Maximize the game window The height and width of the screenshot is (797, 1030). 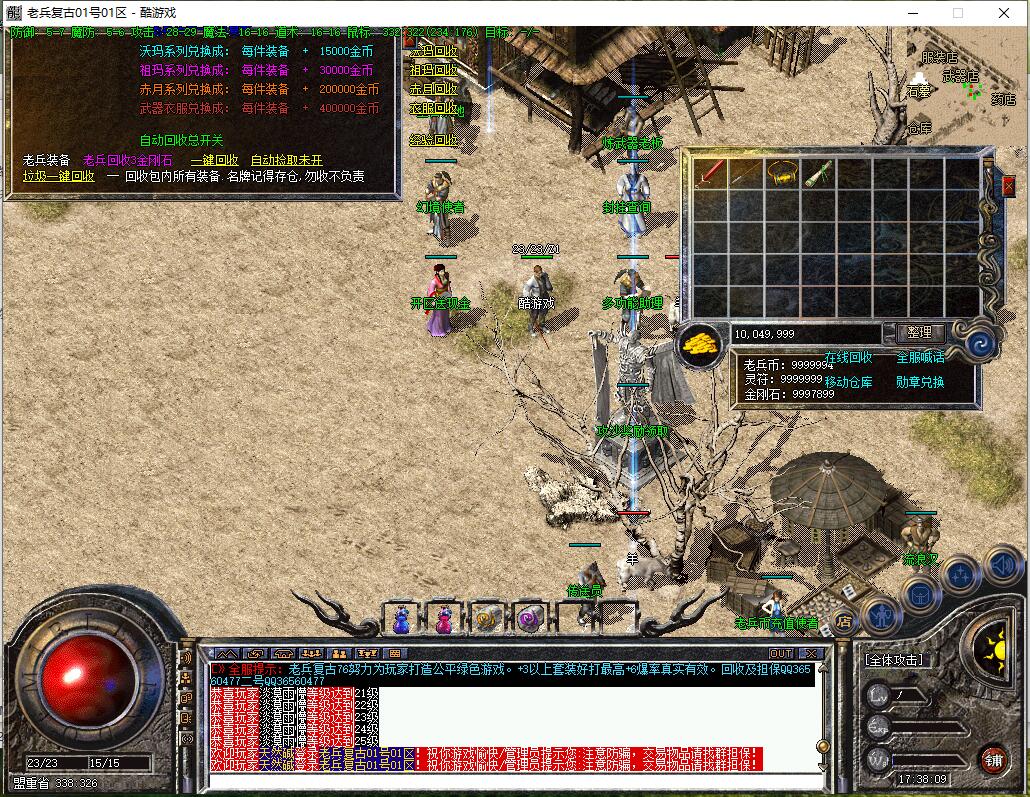(957, 12)
